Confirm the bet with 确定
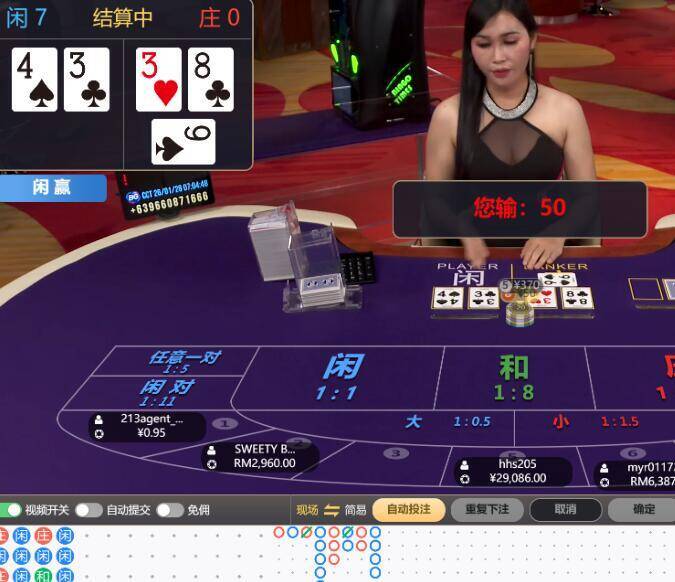Viewport: 675px width, 582px height. (644, 509)
